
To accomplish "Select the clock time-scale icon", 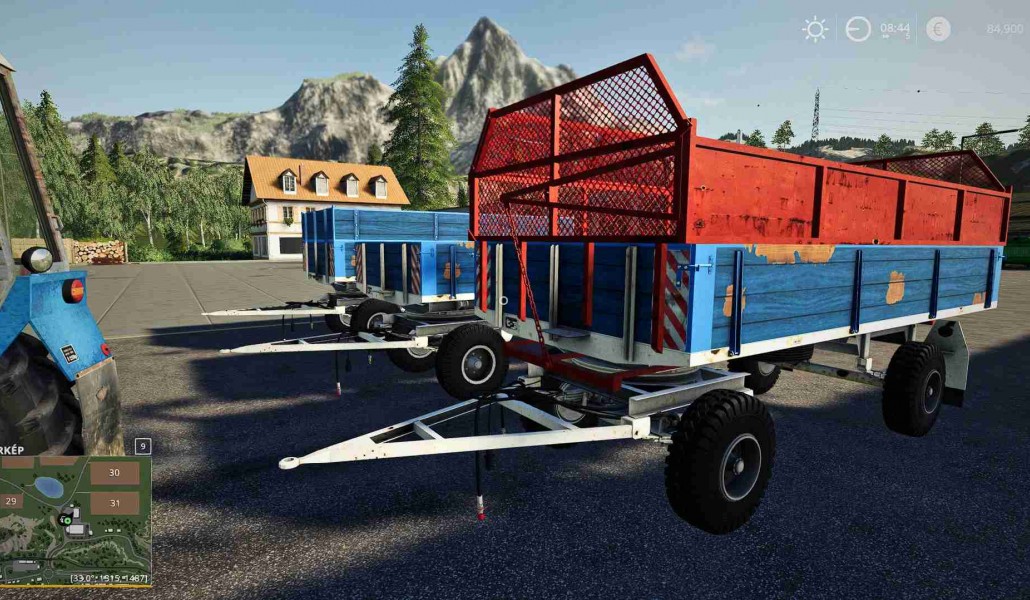I will click(858, 29).
